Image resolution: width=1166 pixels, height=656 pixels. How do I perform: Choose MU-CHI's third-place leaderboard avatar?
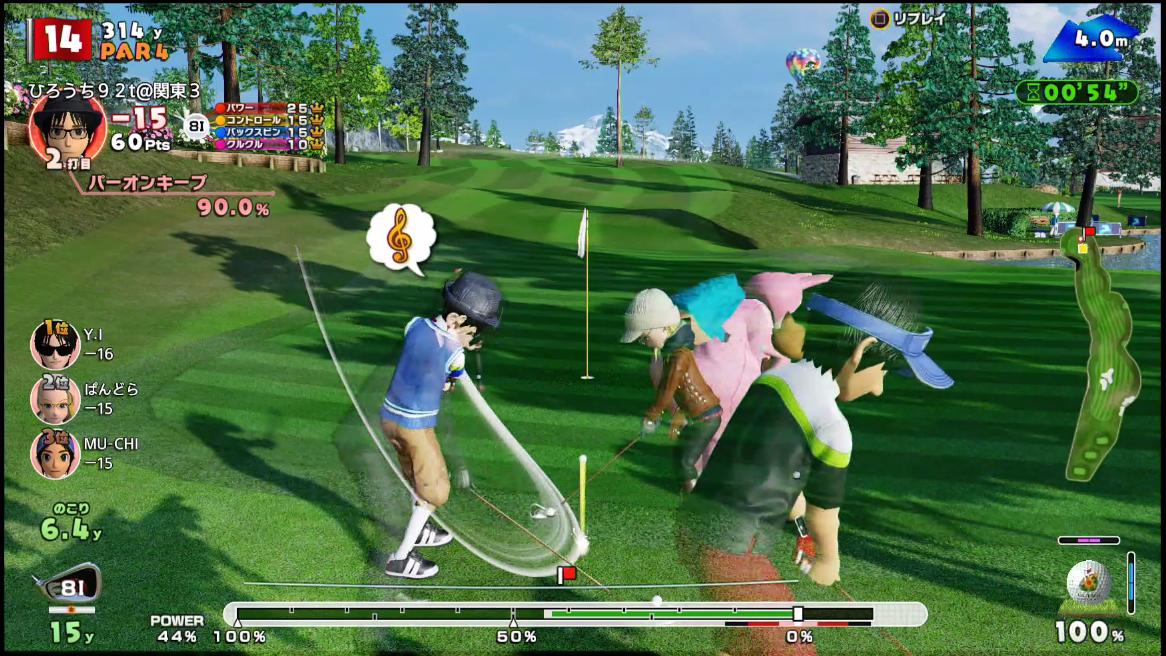(x=55, y=454)
